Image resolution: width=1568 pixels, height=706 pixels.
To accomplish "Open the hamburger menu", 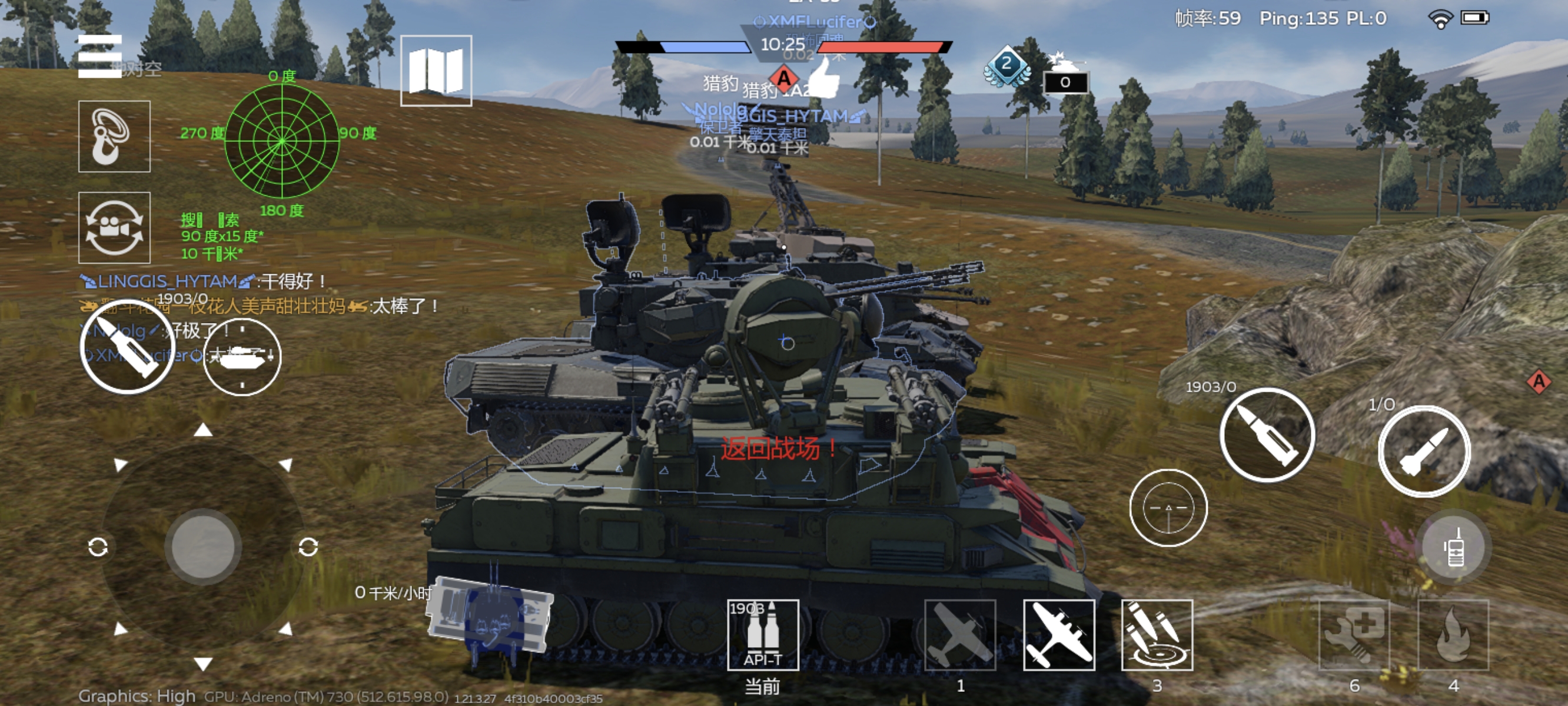I will pyautogui.click(x=100, y=56).
